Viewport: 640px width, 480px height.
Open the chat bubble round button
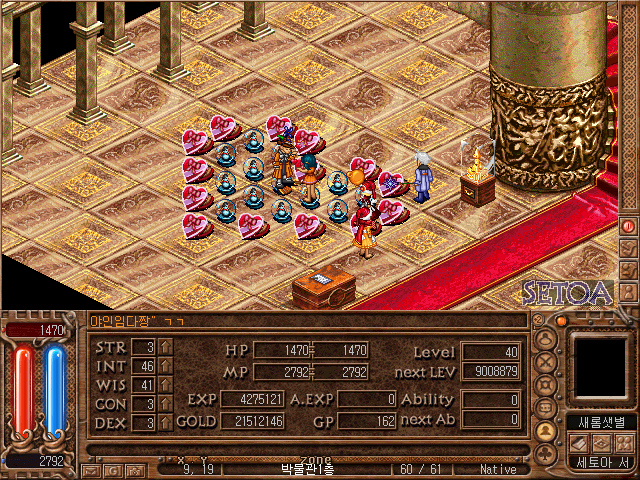point(546,409)
